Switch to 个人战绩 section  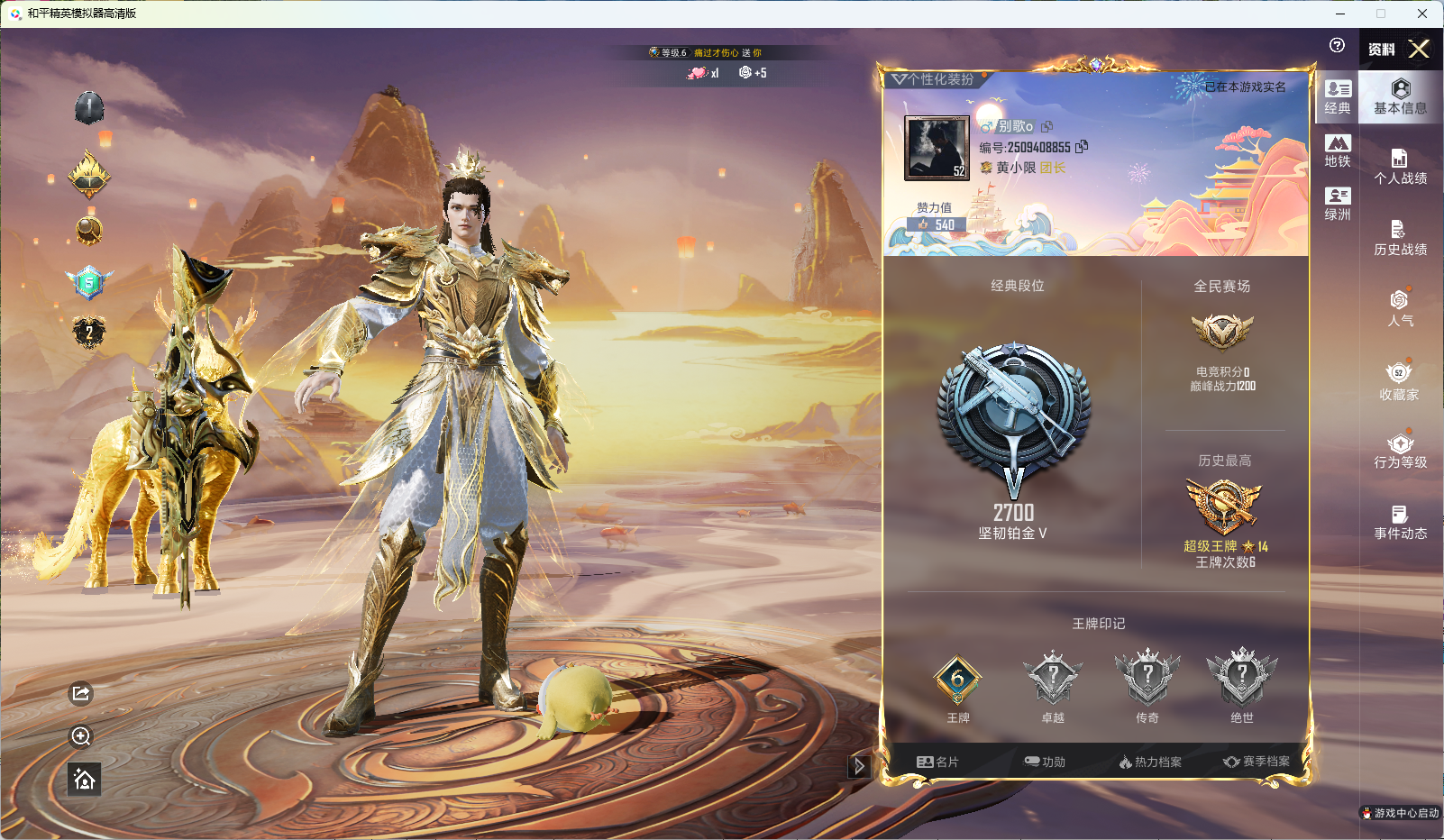(1400, 167)
